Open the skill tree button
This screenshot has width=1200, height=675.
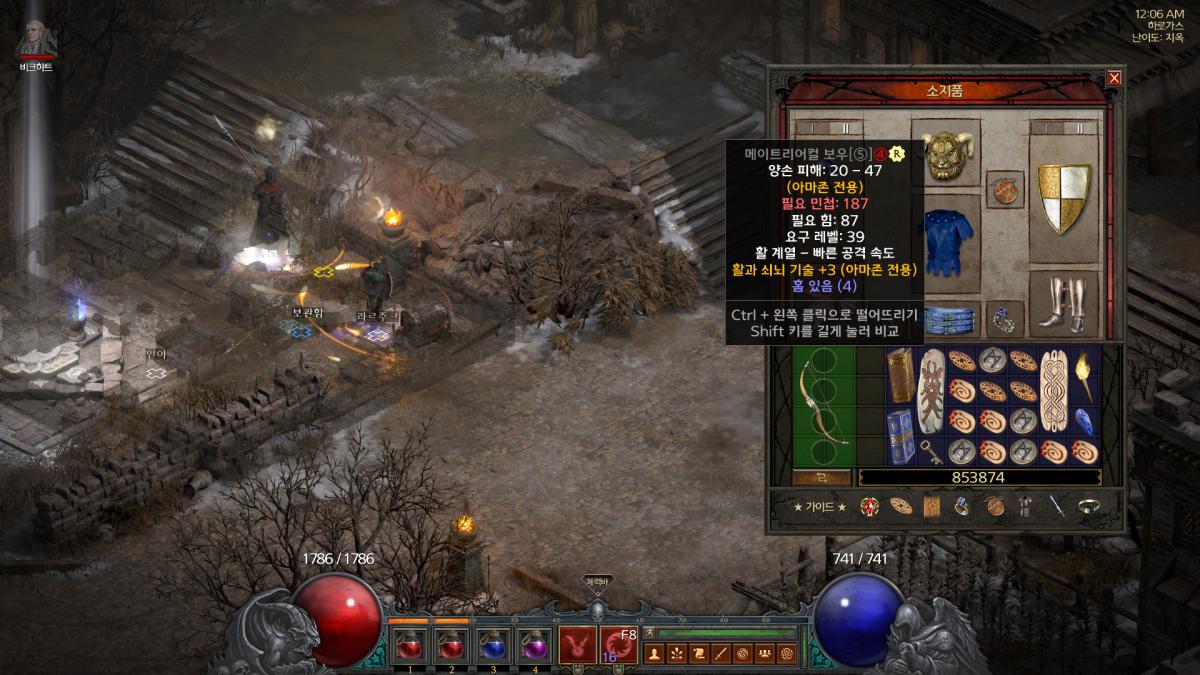pyautogui.click(x=677, y=655)
